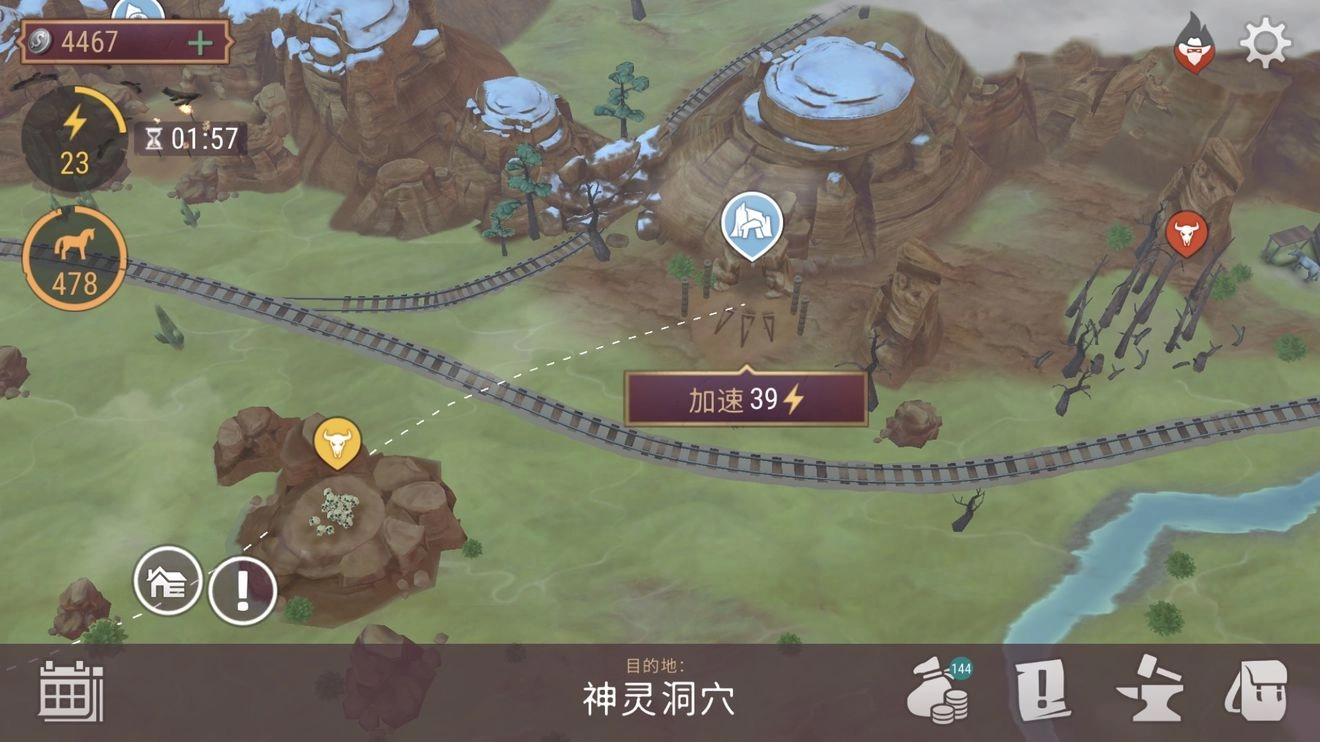1320x742 pixels.
Task: Open the calendar icon in bottom bar
Action: 69,693
